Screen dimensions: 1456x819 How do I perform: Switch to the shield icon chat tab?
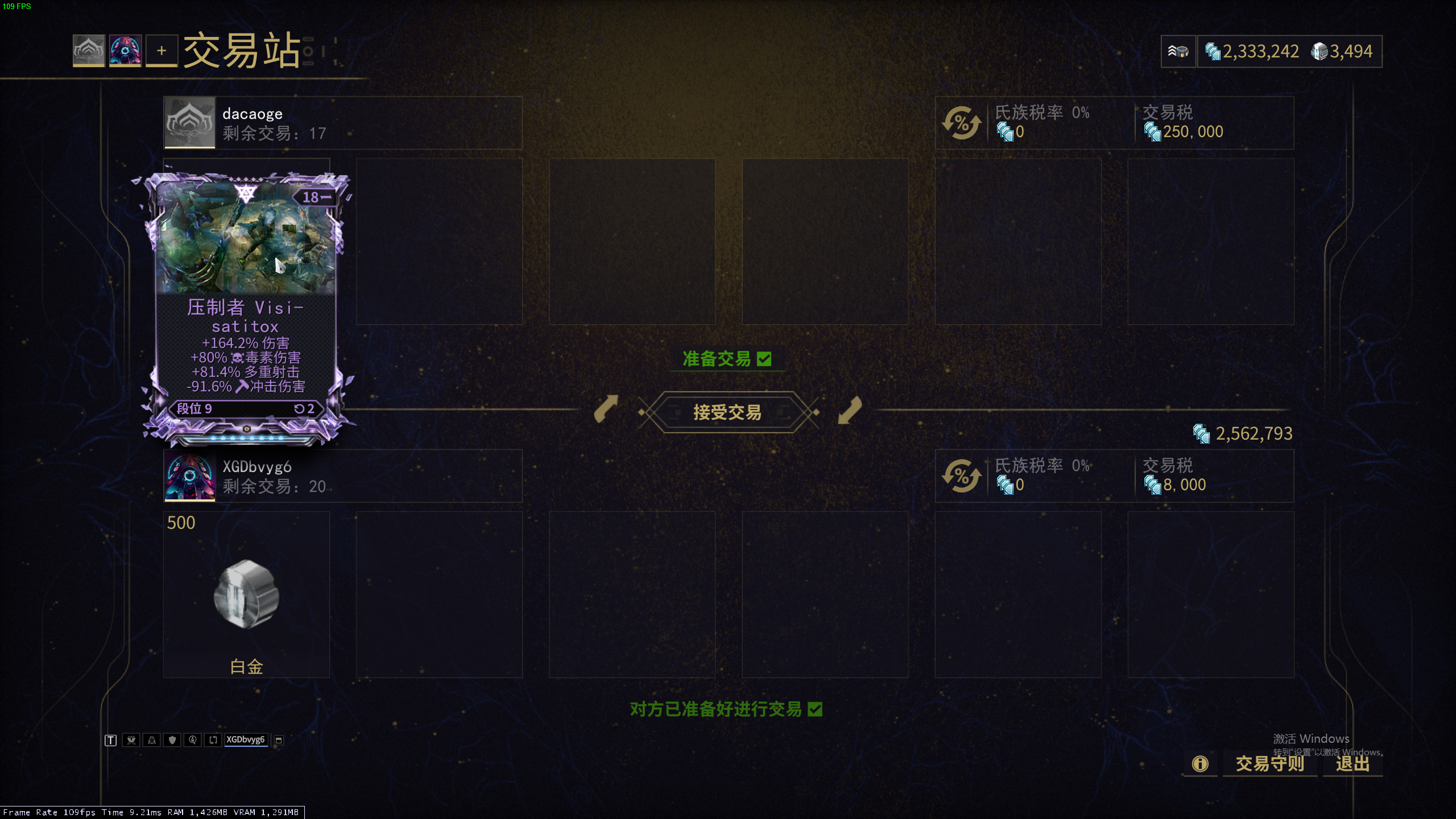[172, 740]
